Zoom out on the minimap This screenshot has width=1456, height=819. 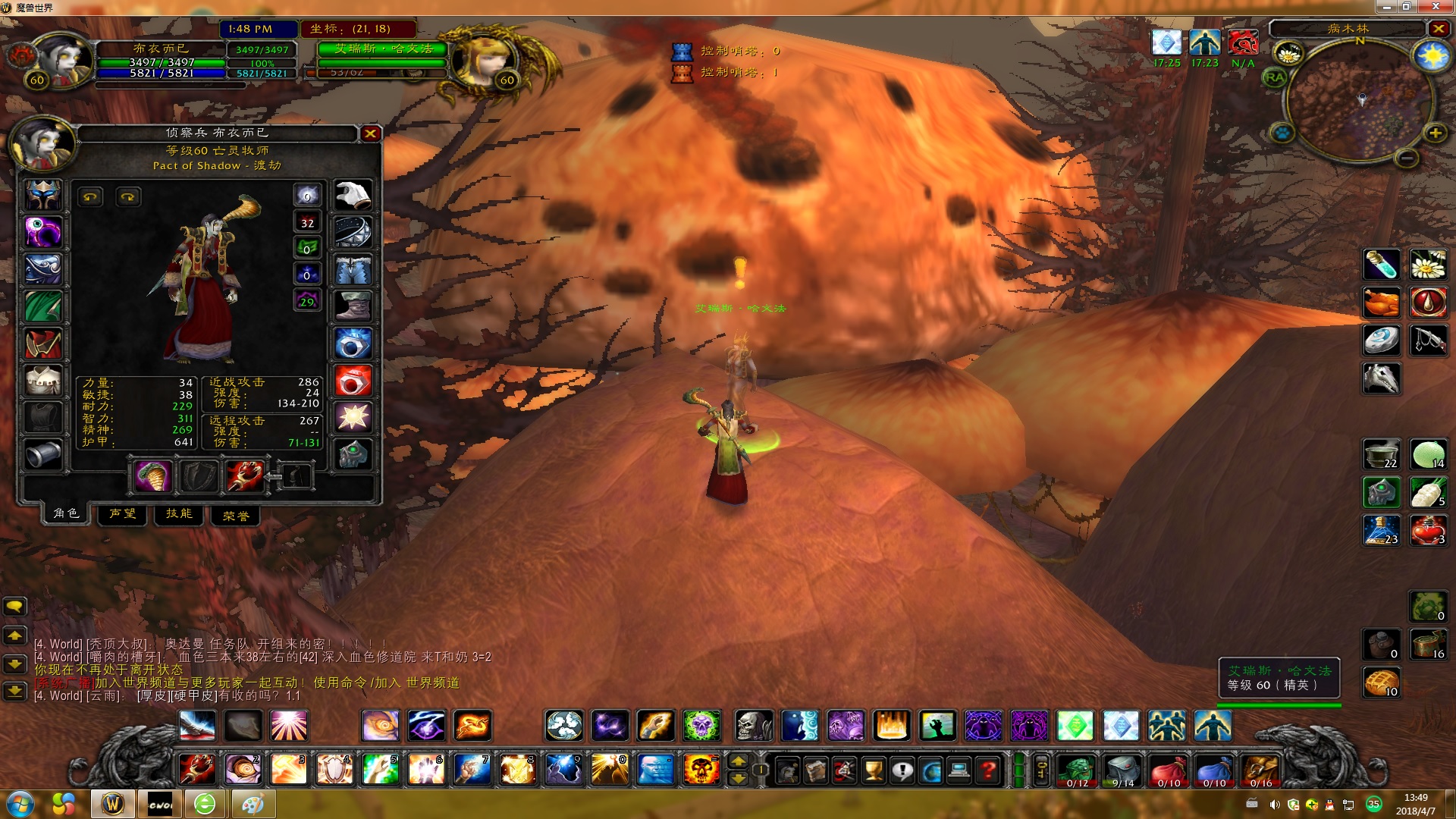point(1407,158)
